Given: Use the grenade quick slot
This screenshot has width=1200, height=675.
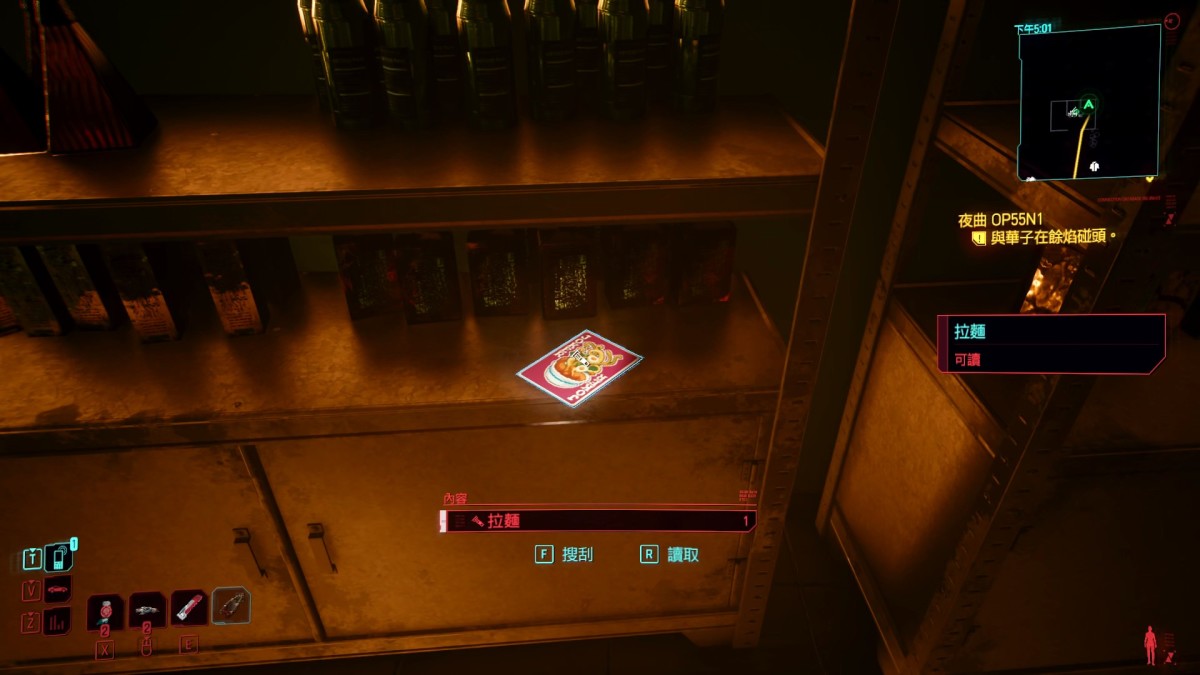Looking at the screenshot, I should click(x=105, y=611).
